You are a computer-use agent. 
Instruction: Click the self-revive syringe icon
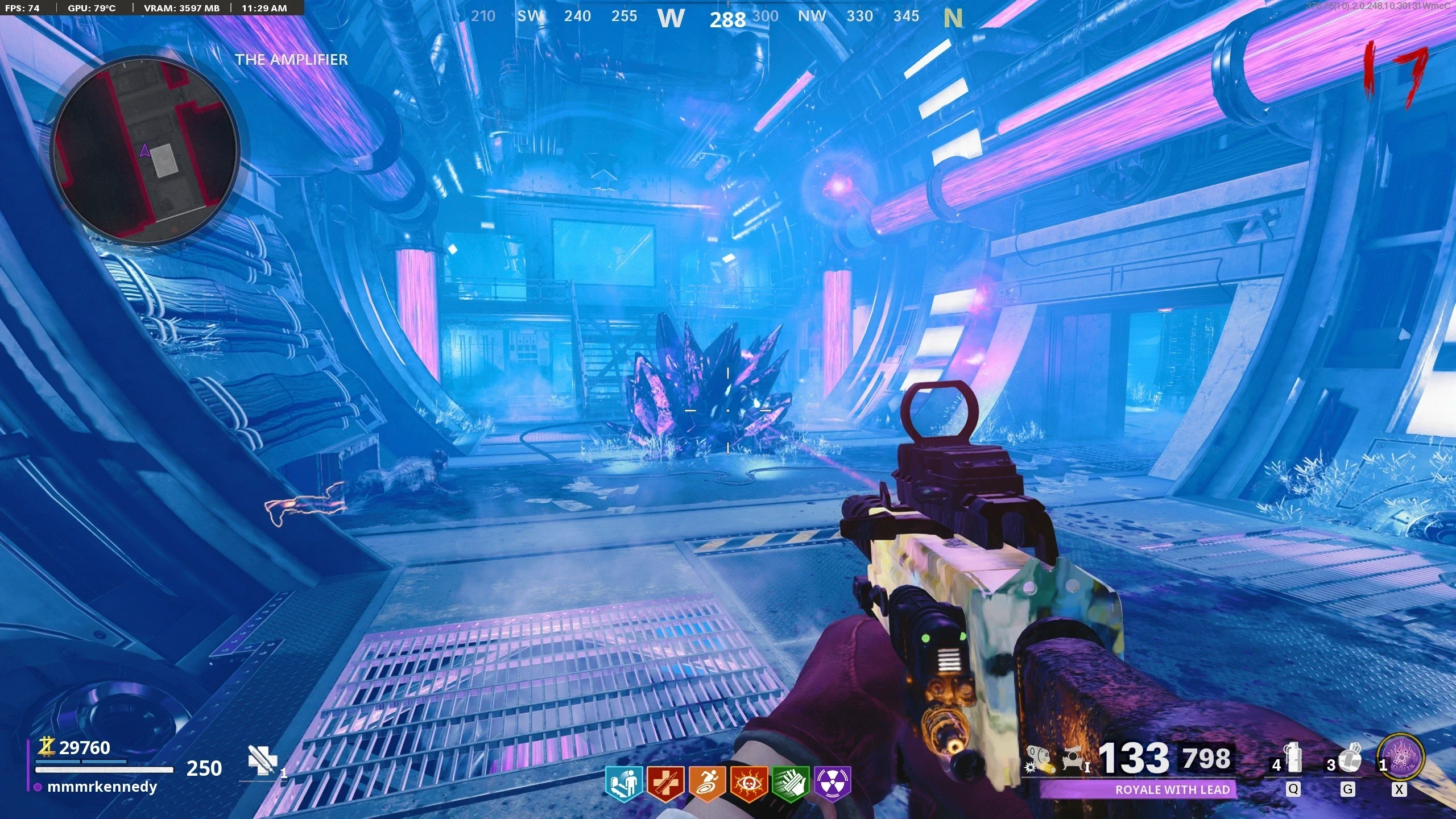(x=262, y=760)
